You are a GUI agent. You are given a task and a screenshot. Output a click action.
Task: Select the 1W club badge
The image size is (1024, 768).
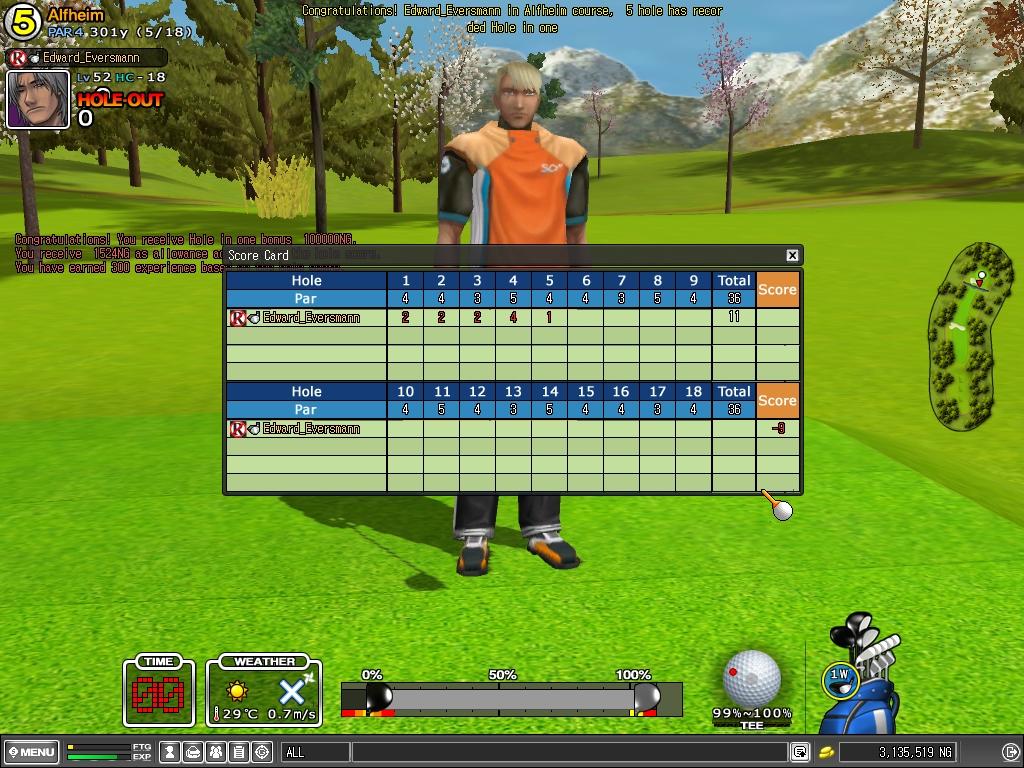(839, 677)
